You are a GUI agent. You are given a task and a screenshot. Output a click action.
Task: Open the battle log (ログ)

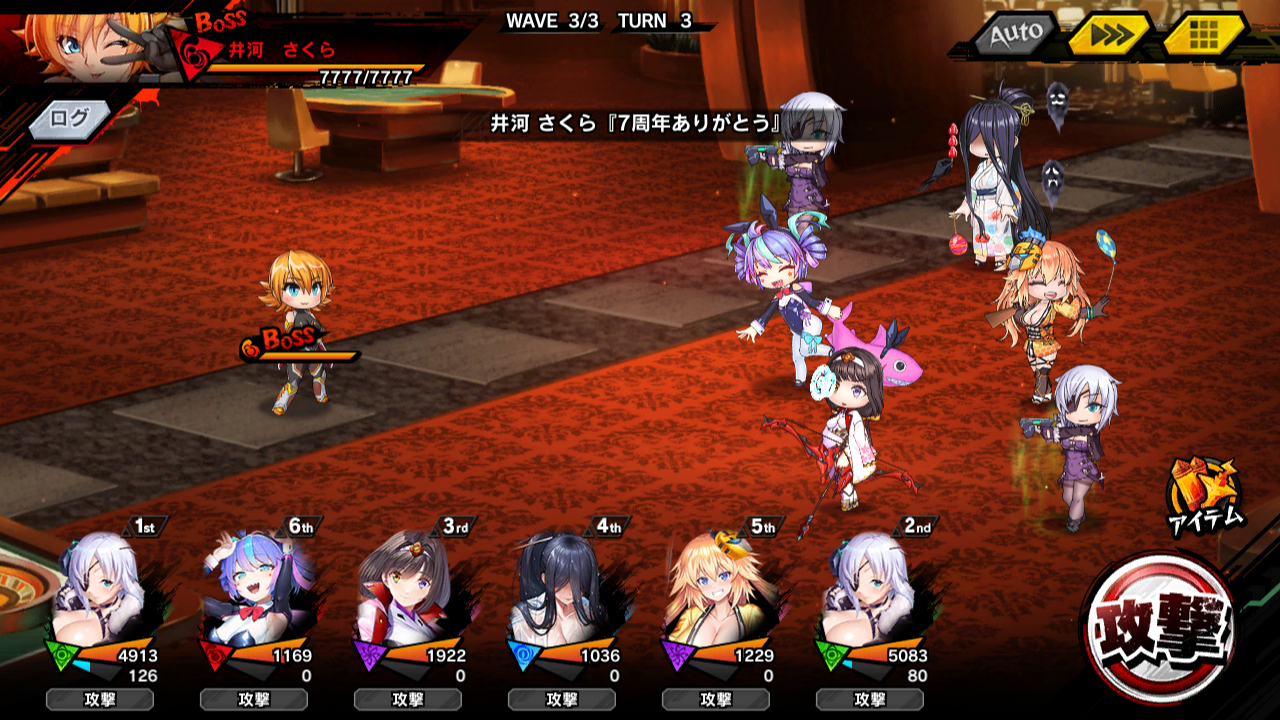click(69, 119)
